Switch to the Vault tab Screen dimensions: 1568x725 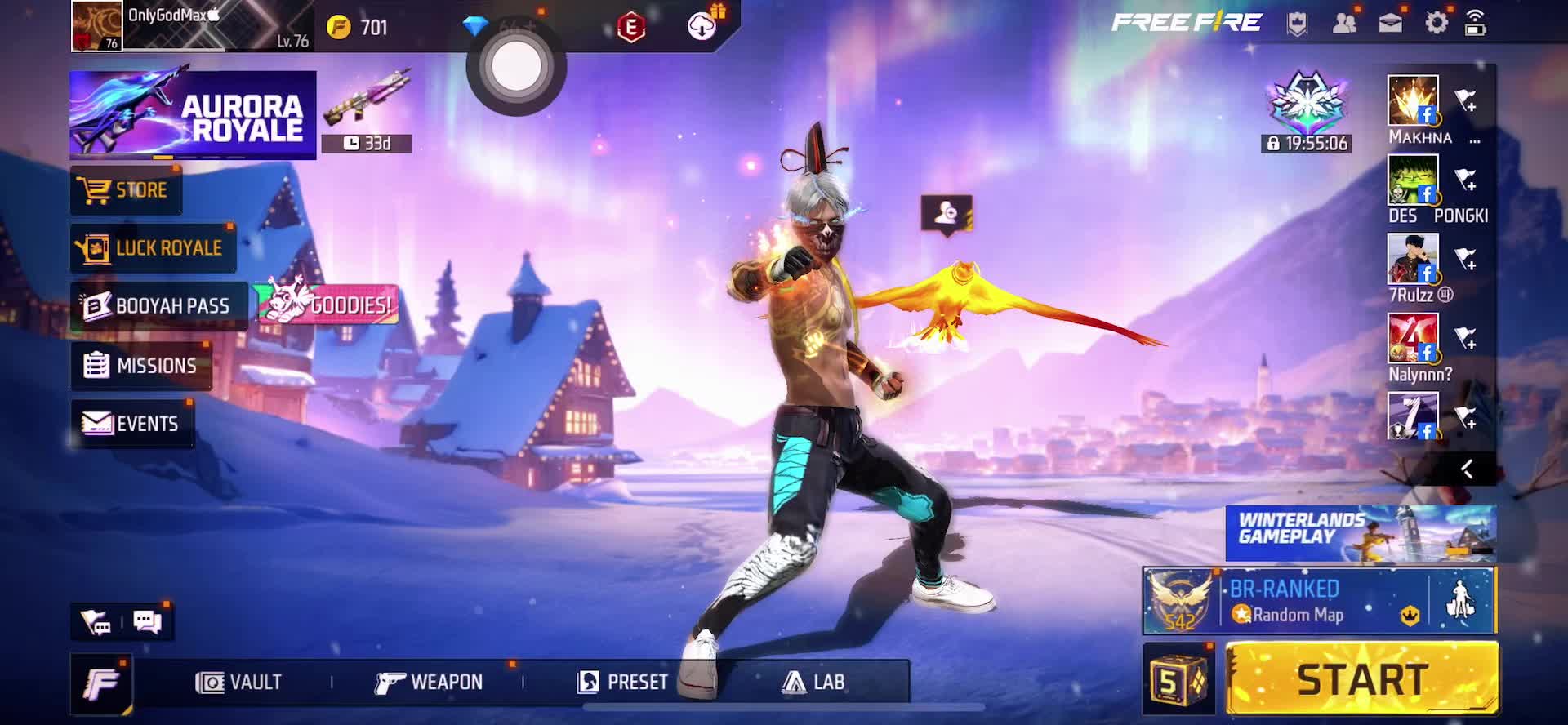click(x=239, y=682)
